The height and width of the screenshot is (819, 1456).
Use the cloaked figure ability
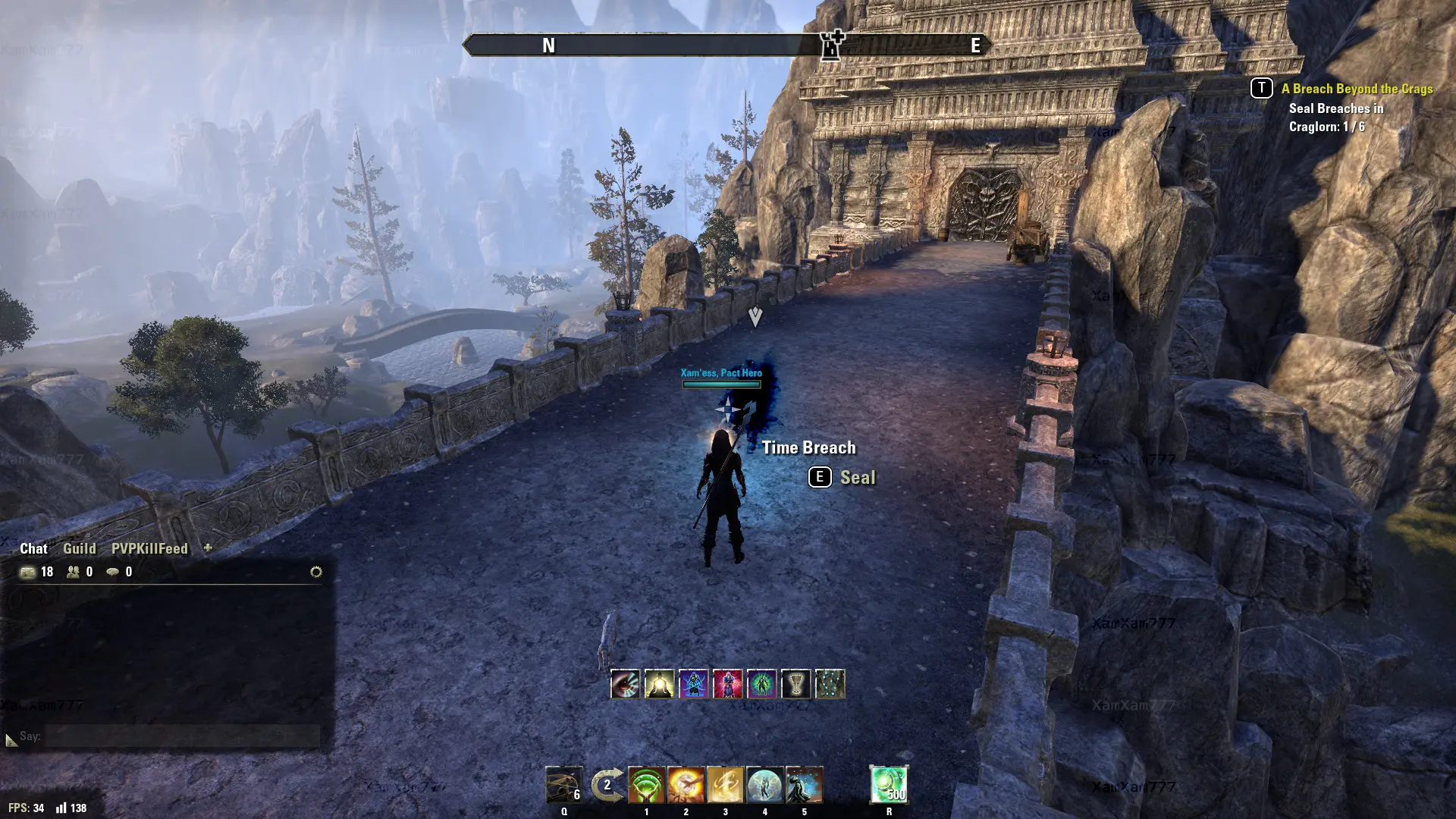[x=804, y=785]
